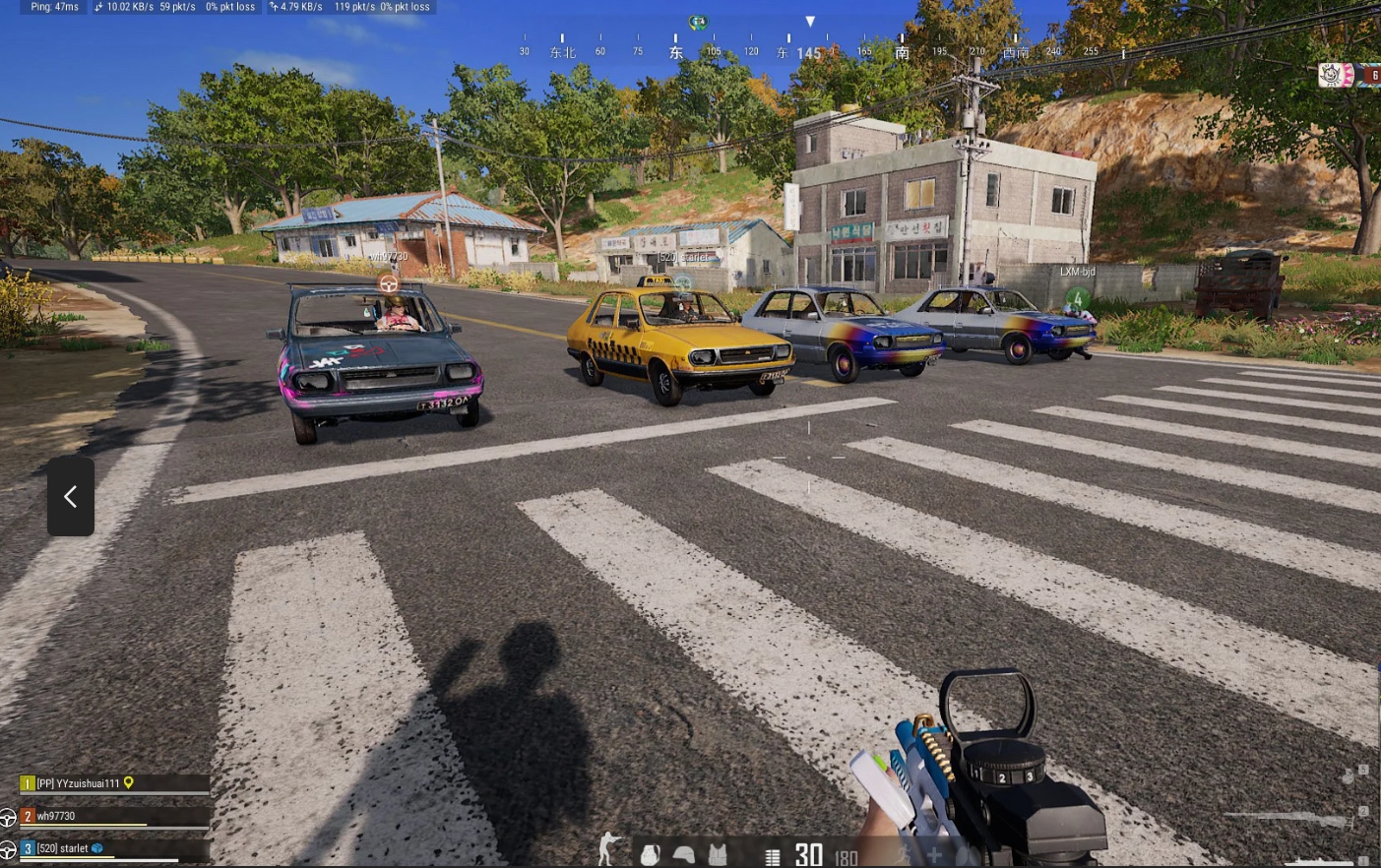Click the backpack equipment icon

(x=650, y=854)
